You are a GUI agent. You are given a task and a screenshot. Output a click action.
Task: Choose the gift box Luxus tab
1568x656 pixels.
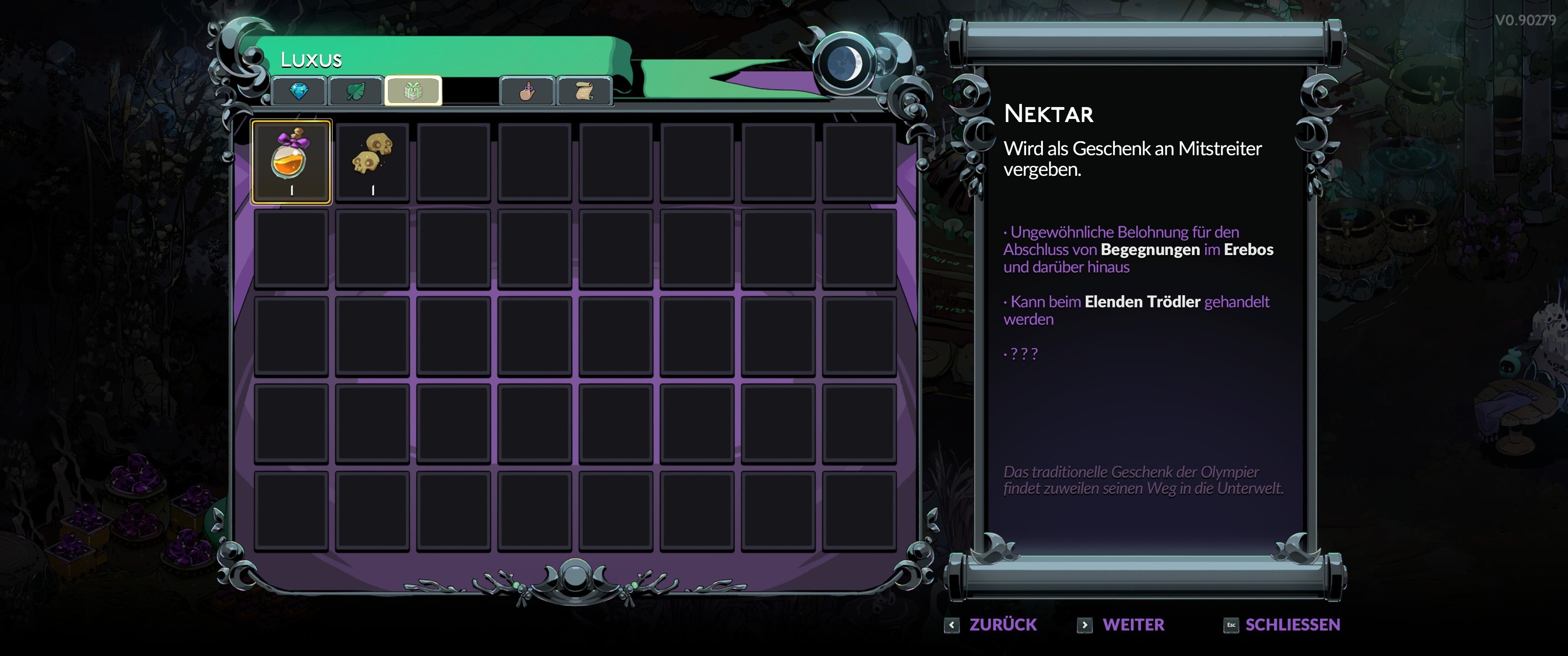tap(413, 91)
